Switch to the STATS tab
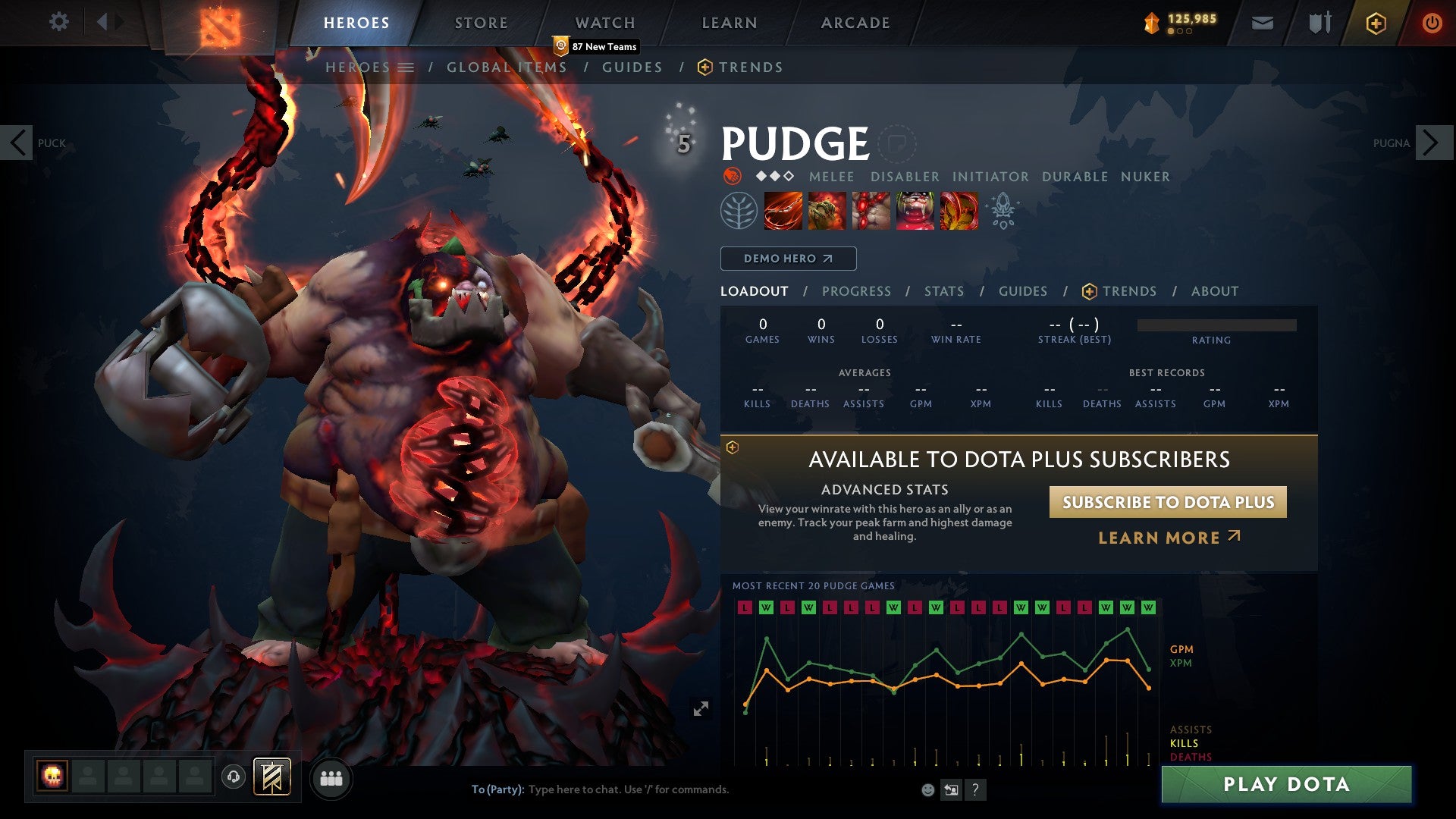Image resolution: width=1456 pixels, height=819 pixels. [x=943, y=290]
